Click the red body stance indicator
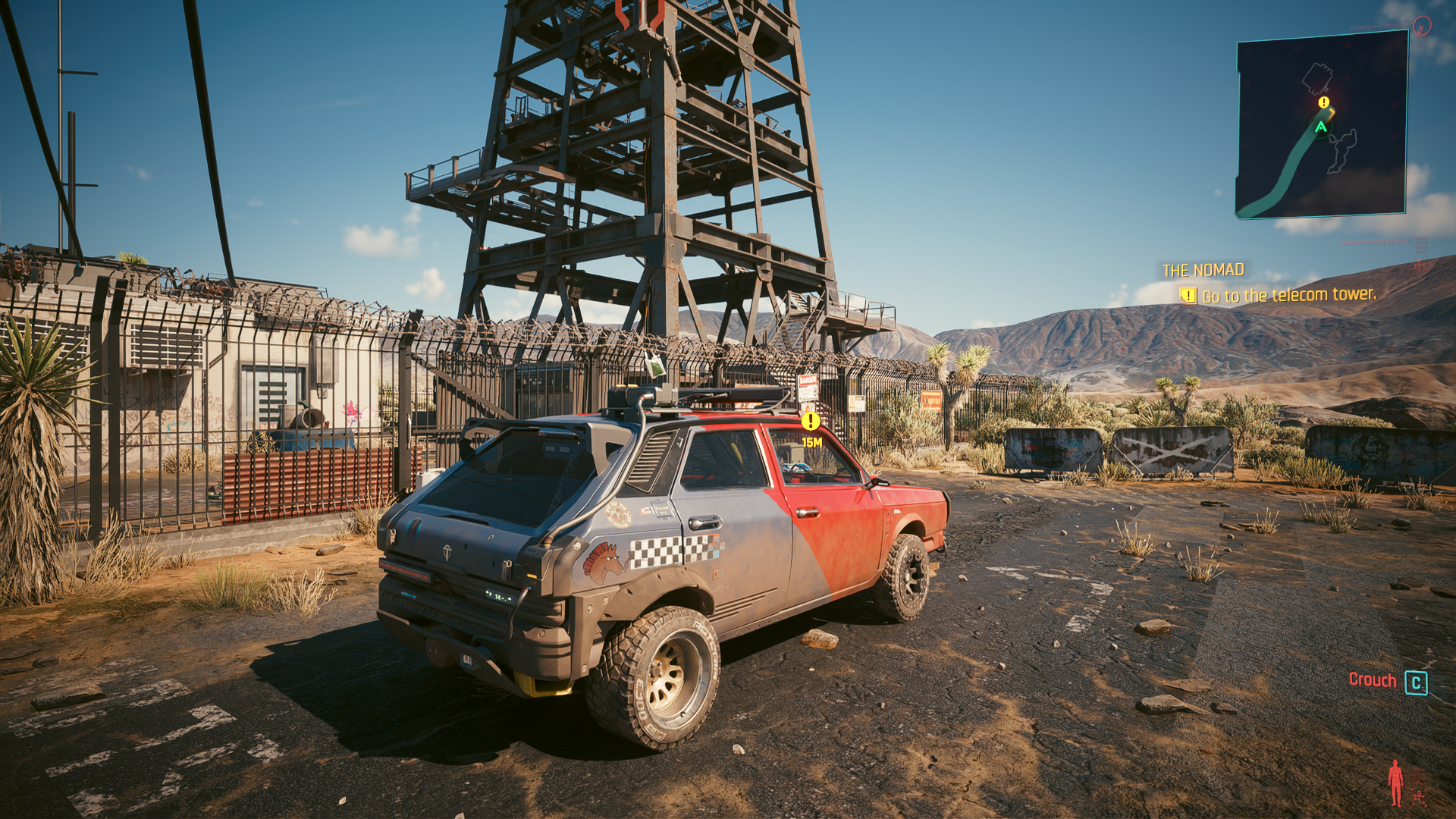This screenshot has height=819, width=1456. click(1395, 783)
